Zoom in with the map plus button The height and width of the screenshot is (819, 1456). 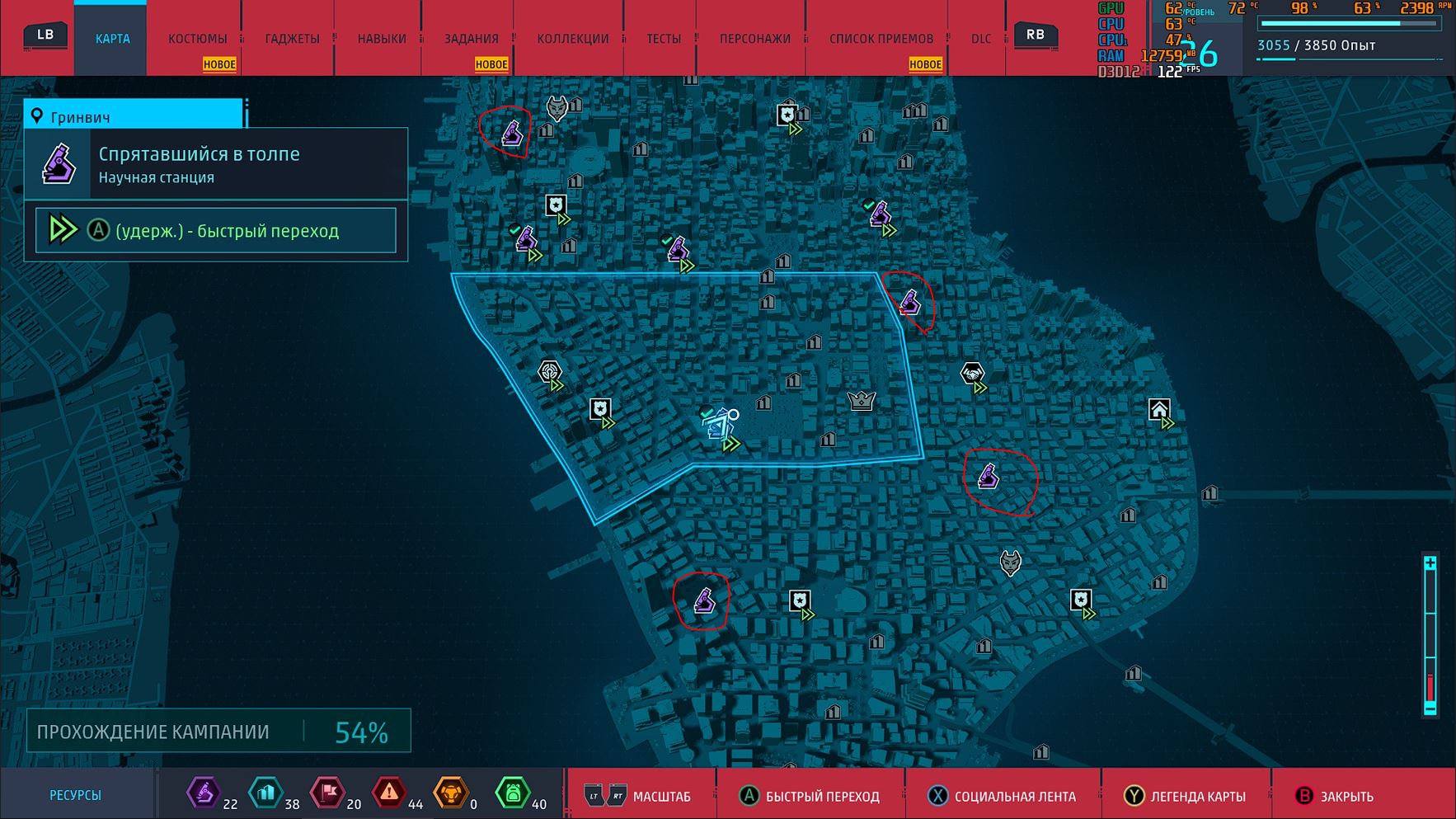(x=1430, y=563)
